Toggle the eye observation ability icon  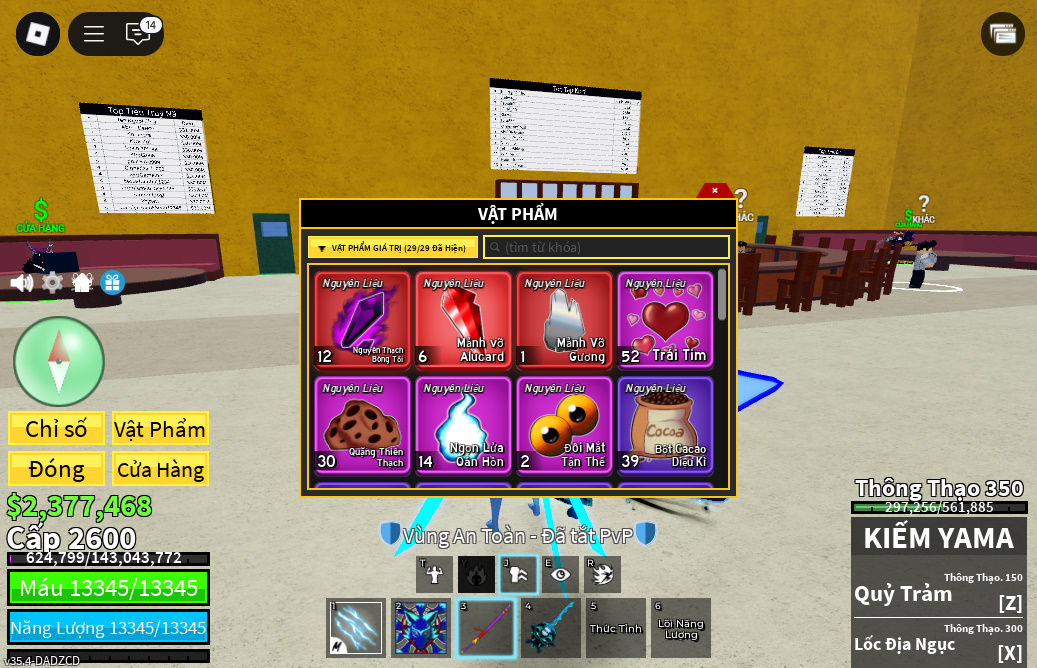pyautogui.click(x=560, y=574)
